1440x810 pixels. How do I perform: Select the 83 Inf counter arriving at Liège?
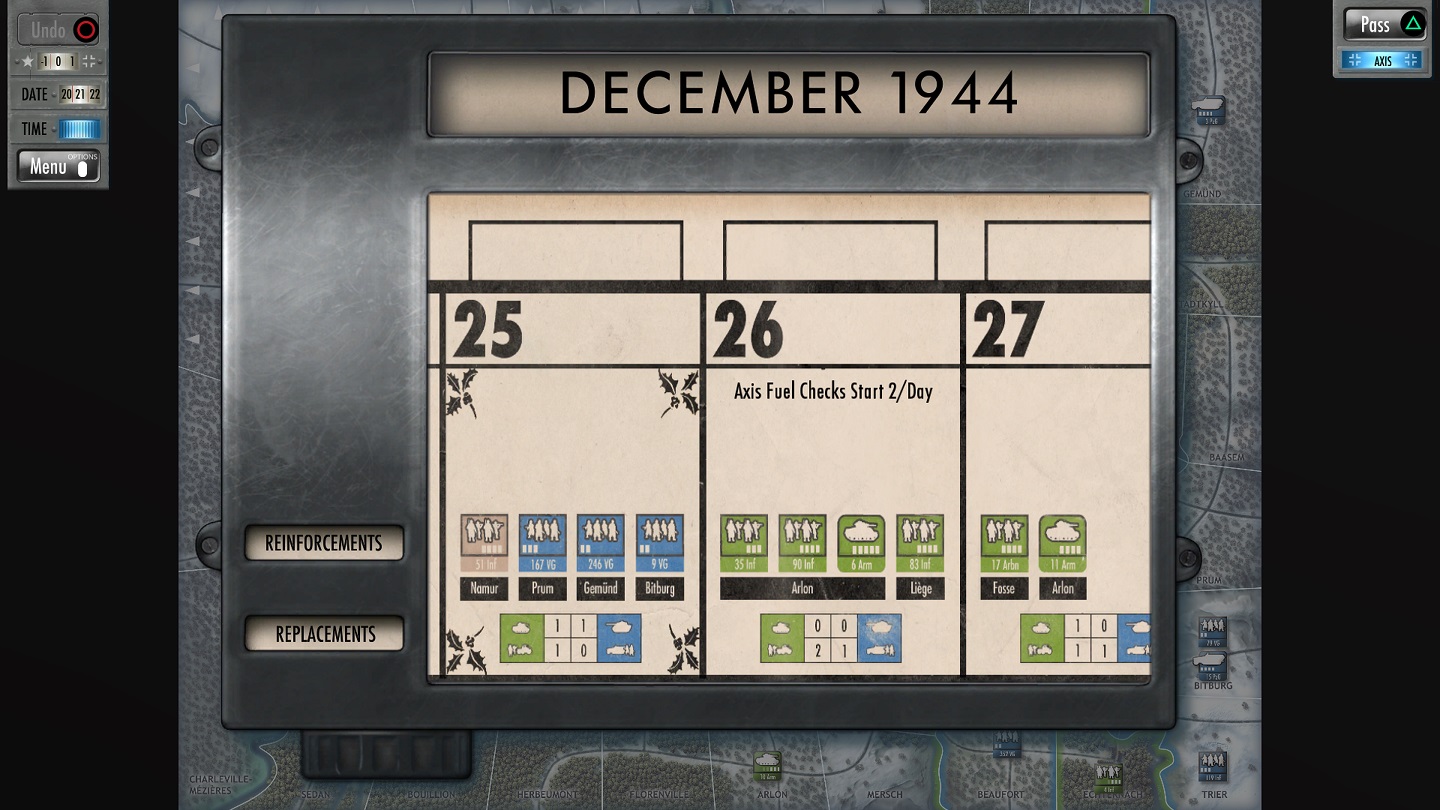click(920, 540)
